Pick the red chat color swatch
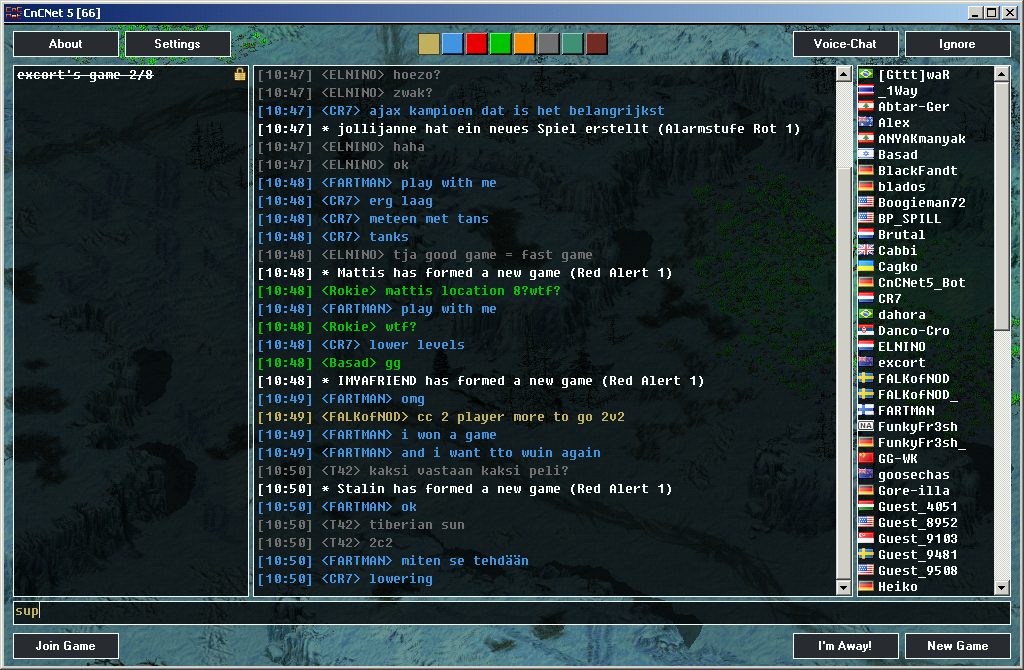The height and width of the screenshot is (670, 1024). pos(476,44)
